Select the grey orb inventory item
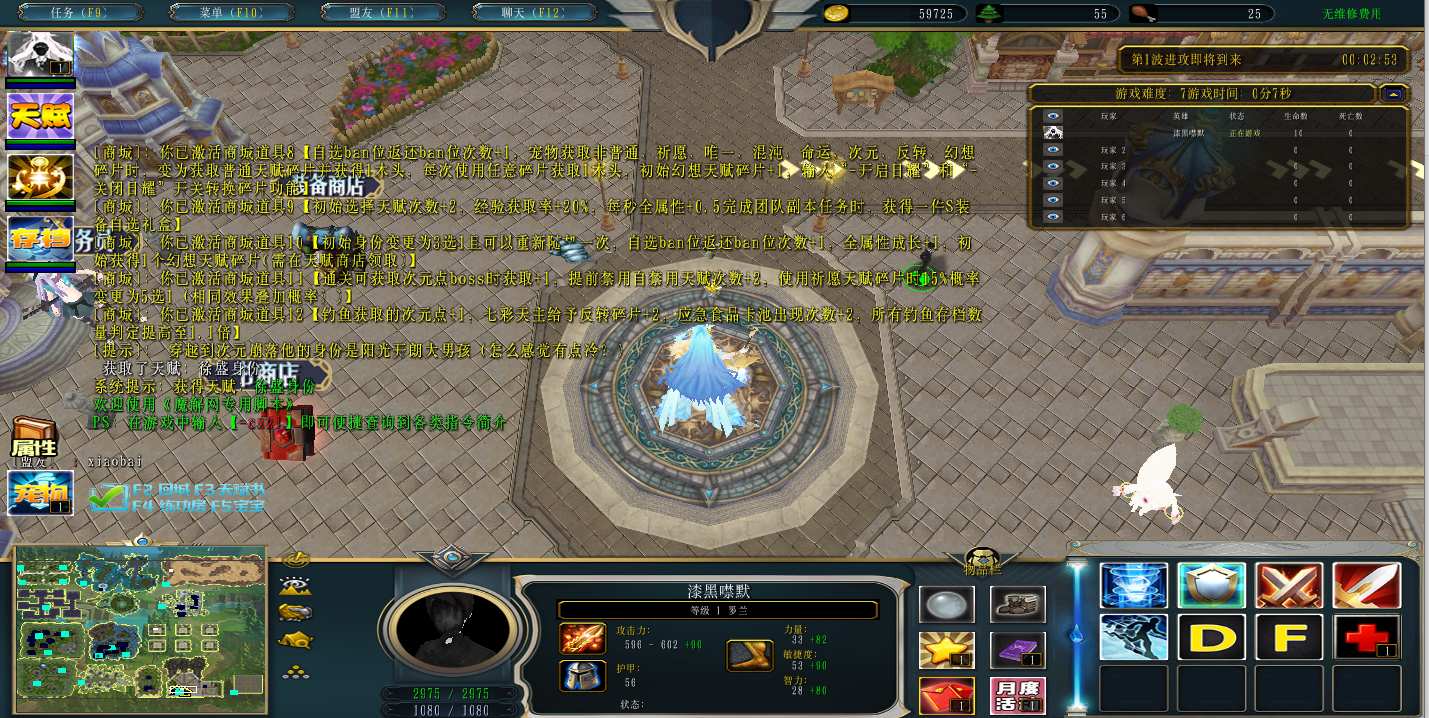 (x=946, y=604)
